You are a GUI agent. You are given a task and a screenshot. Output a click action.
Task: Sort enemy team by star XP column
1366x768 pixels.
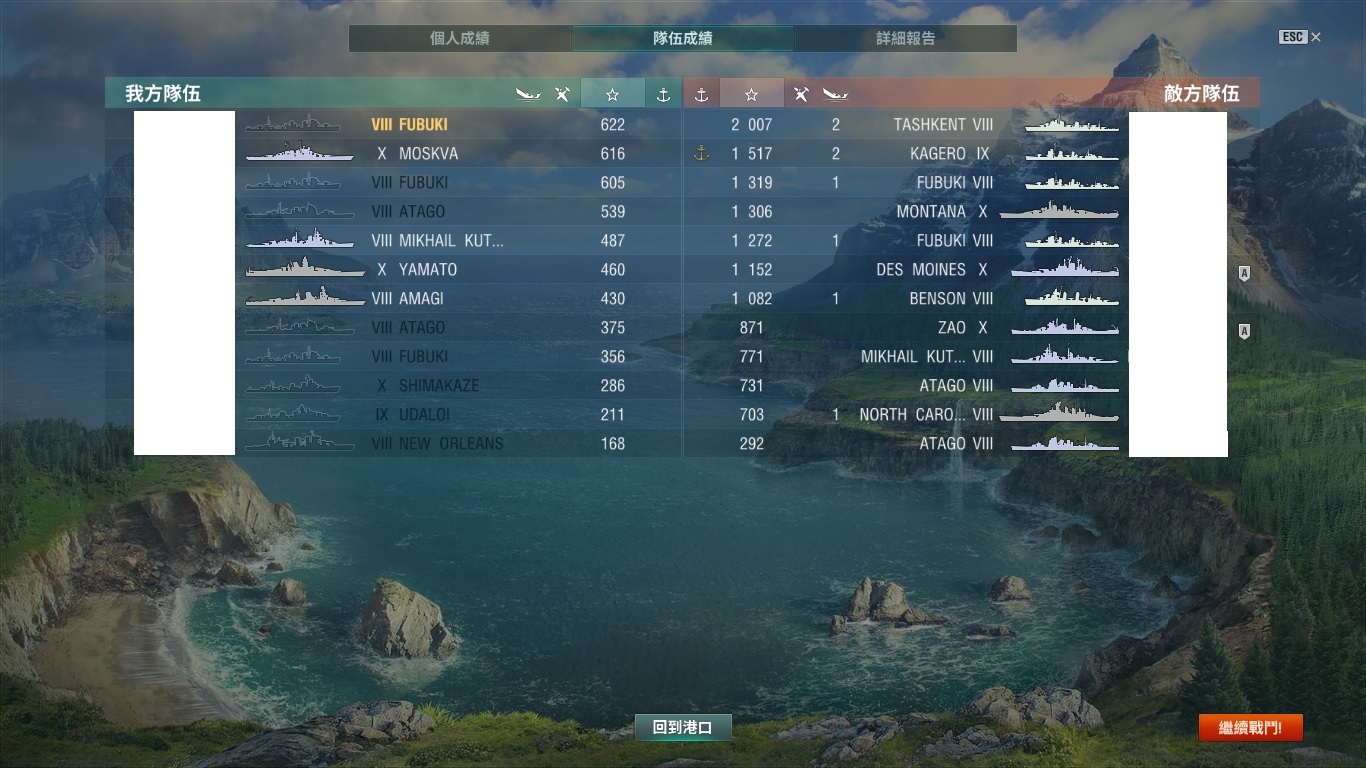751,94
